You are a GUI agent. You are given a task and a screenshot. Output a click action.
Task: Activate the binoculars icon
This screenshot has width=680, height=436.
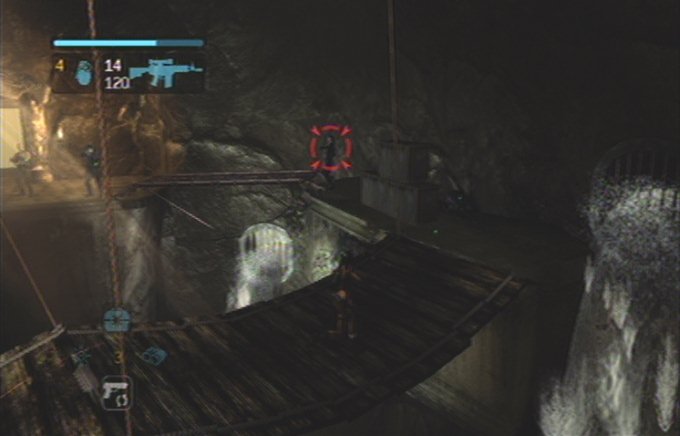pos(153,354)
